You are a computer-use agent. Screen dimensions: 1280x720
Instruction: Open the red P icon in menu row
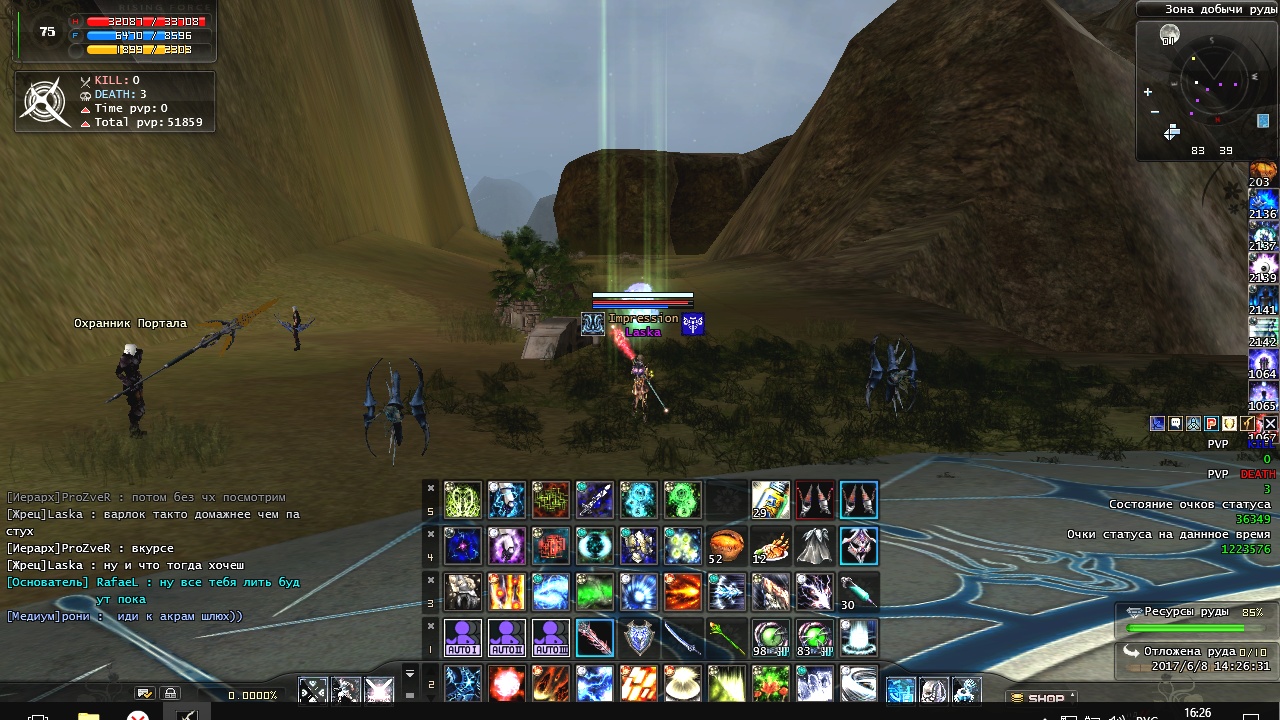1212,424
